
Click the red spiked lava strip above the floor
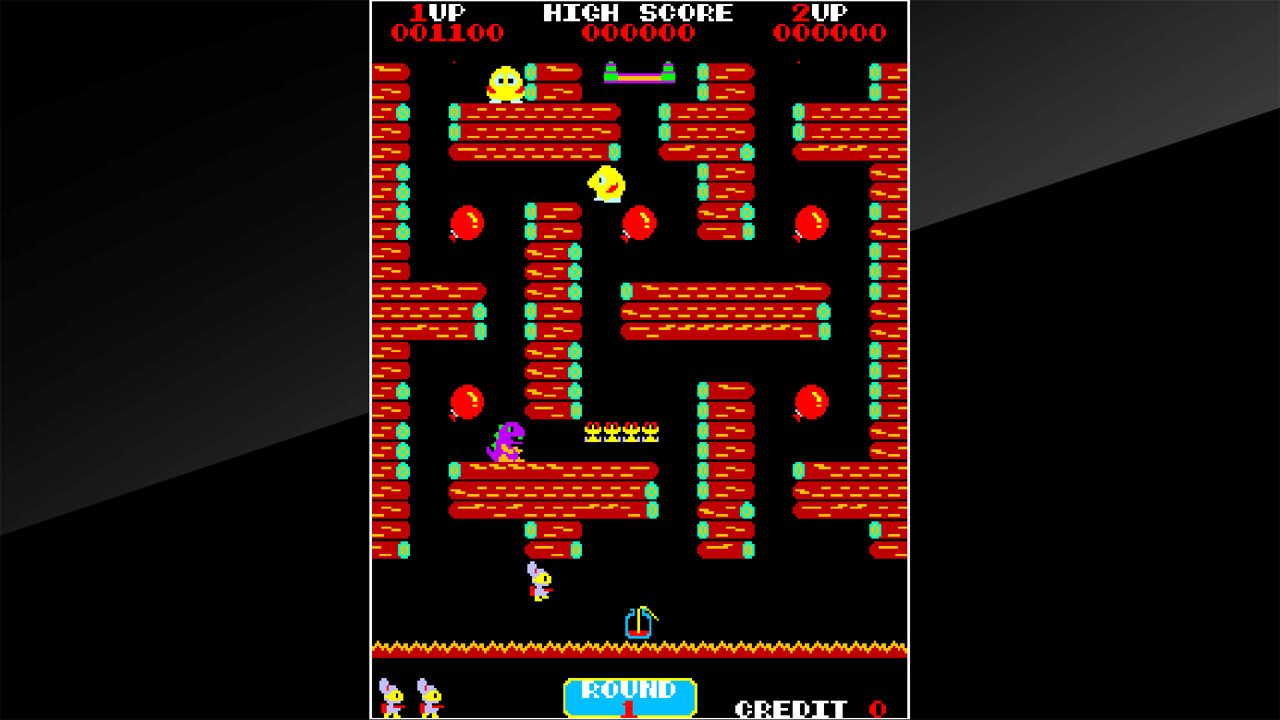click(x=637, y=645)
